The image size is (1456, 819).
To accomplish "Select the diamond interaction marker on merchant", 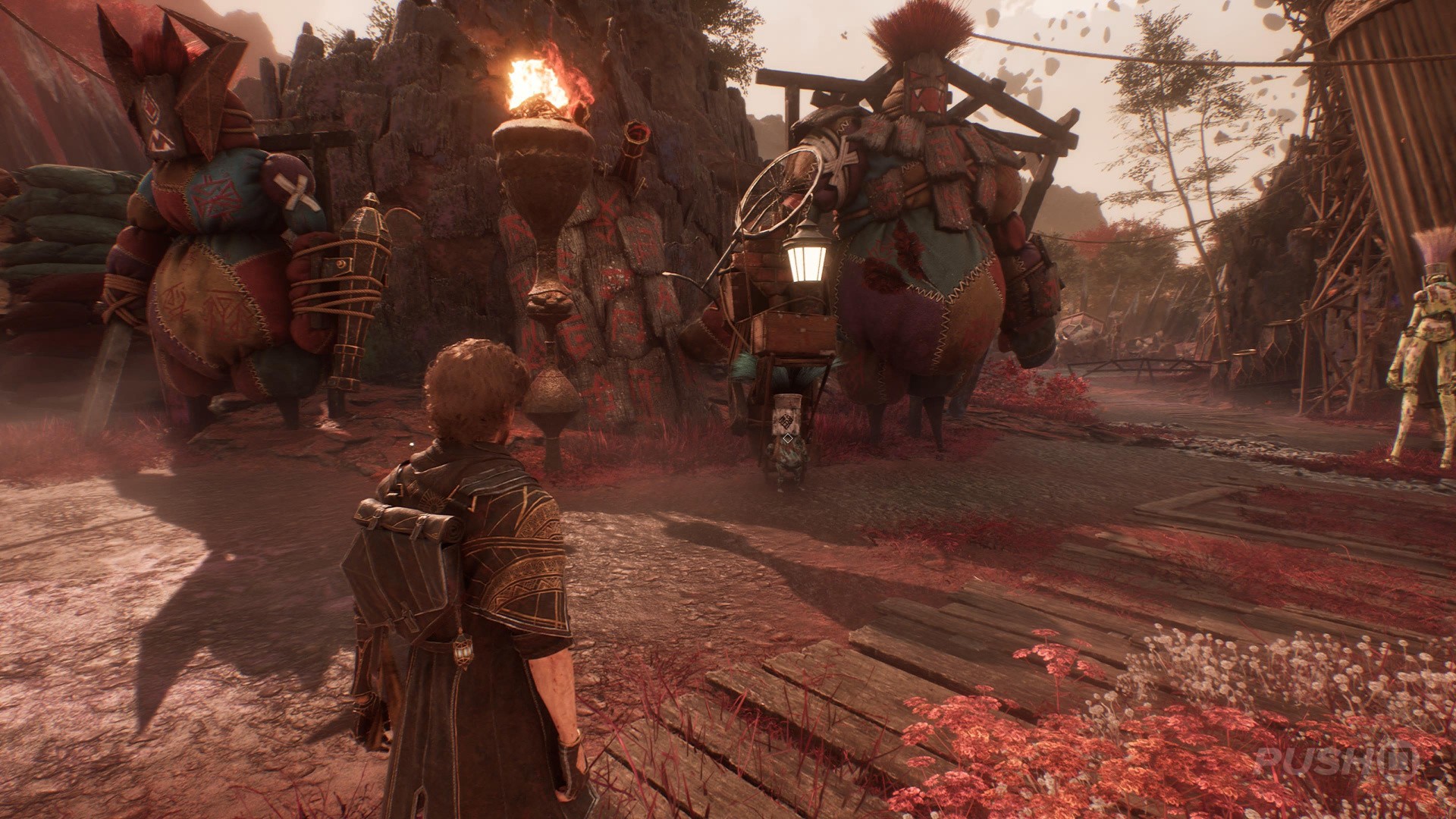I will 787,438.
